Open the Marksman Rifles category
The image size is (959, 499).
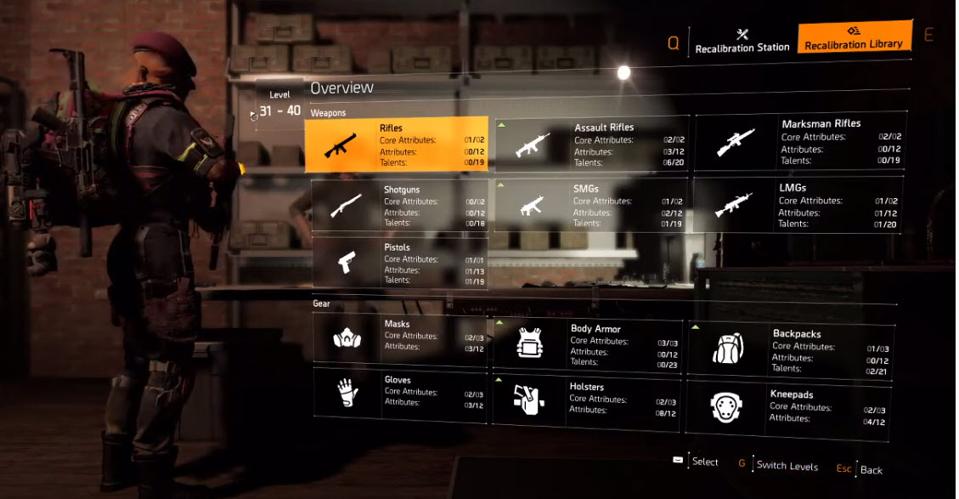tap(800, 142)
